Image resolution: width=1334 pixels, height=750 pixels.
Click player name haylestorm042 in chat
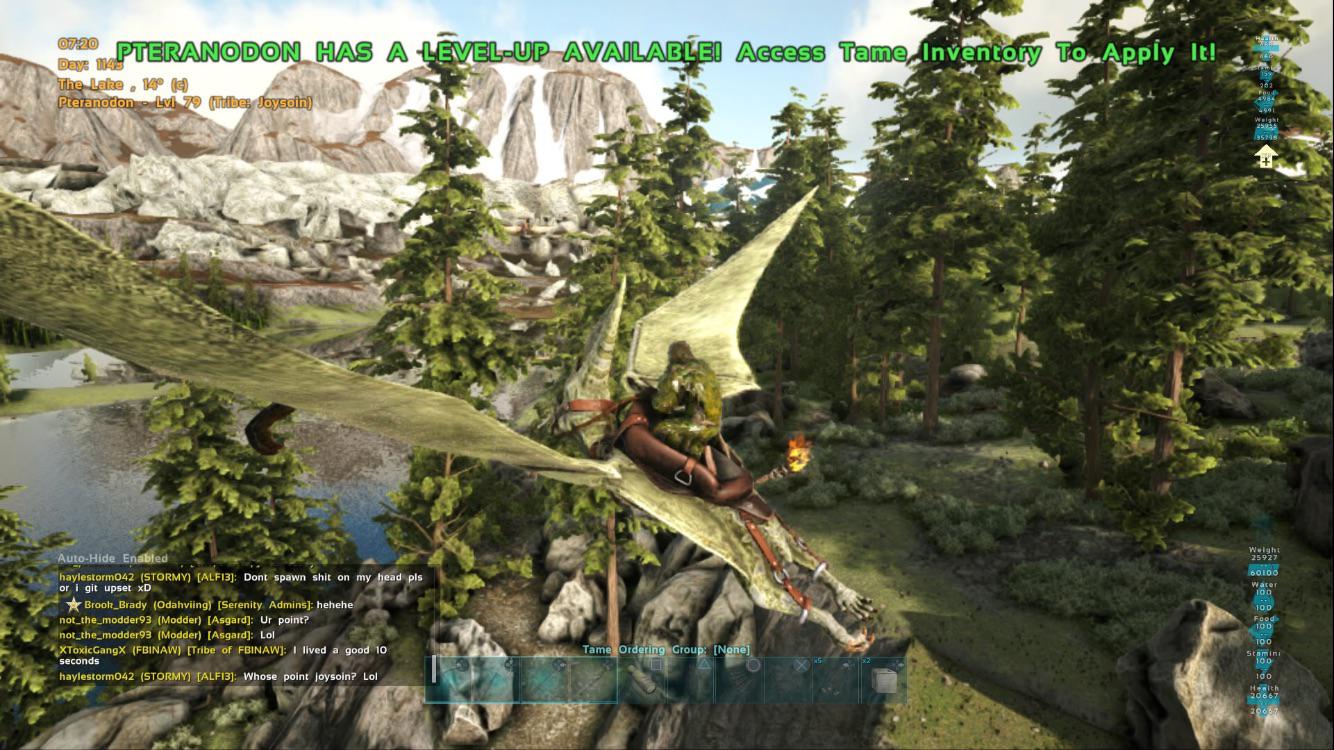[x=97, y=577]
